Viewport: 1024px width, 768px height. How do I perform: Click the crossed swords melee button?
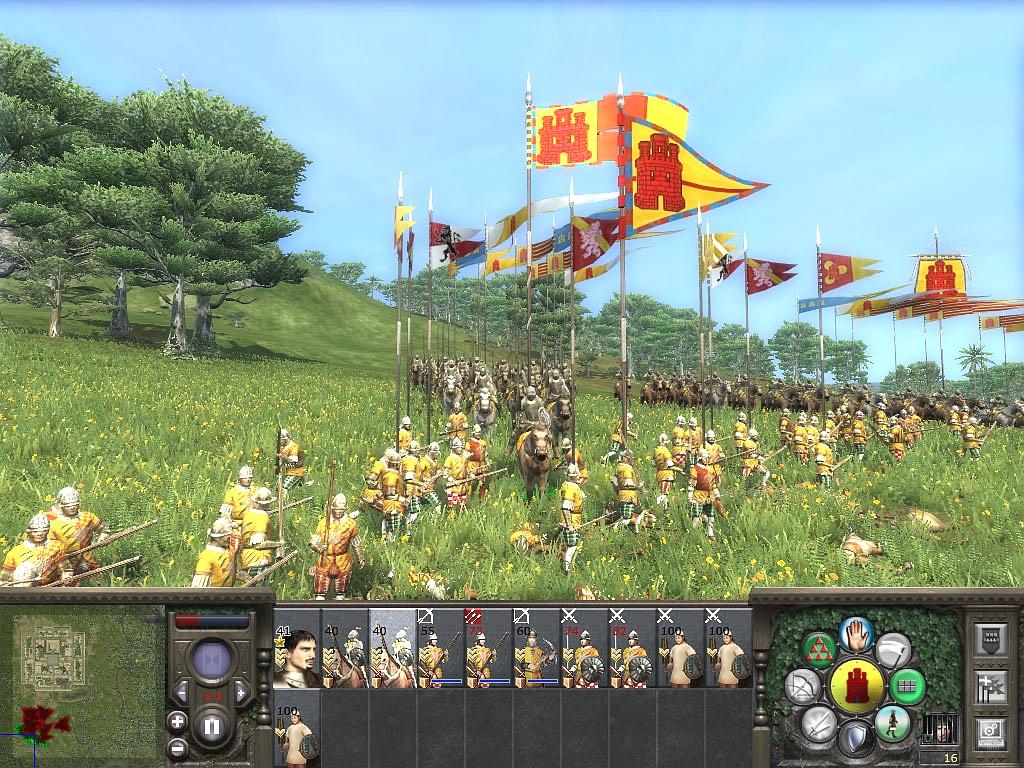point(819,722)
